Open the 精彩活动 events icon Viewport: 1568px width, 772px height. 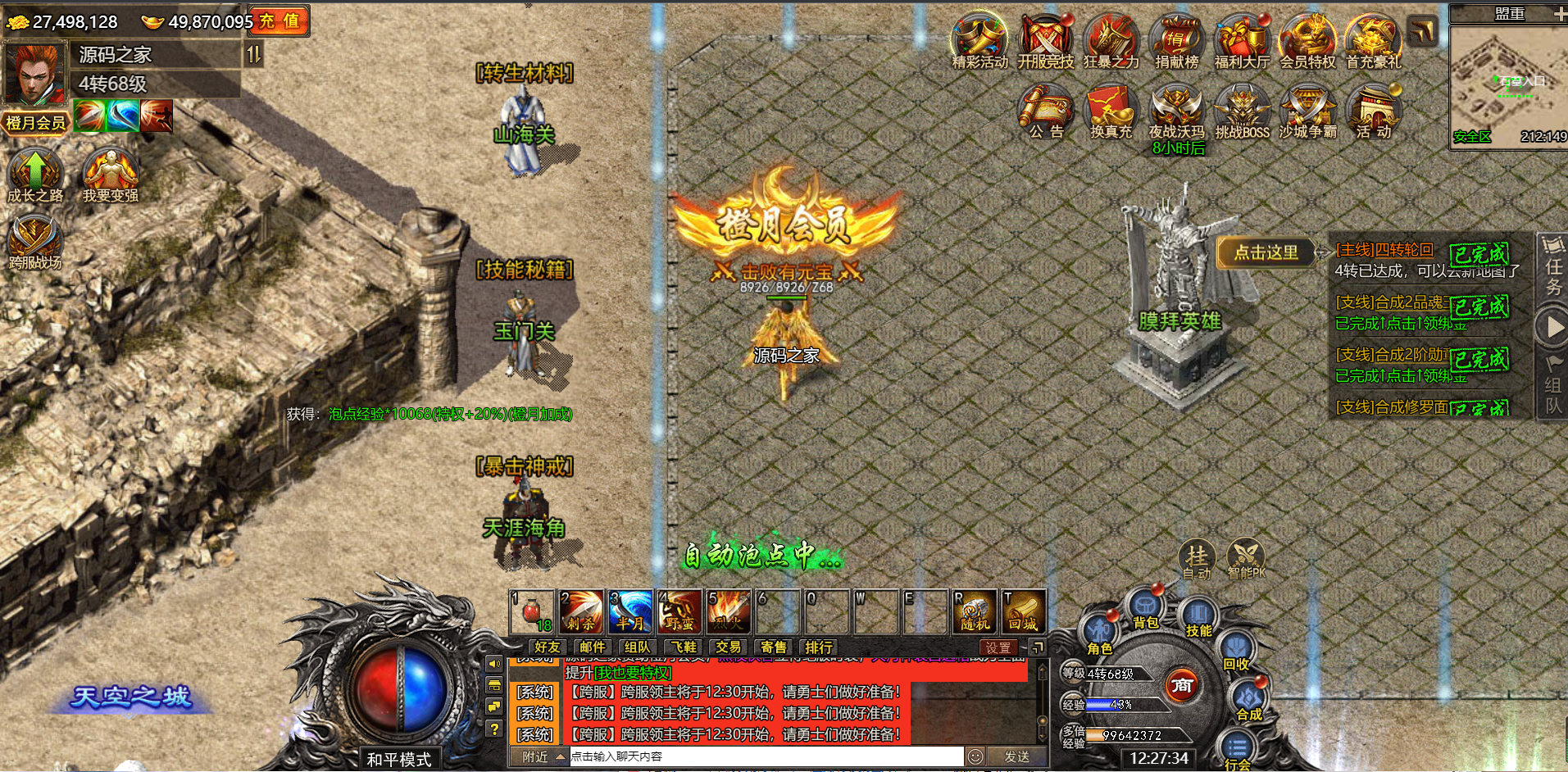pyautogui.click(x=979, y=41)
